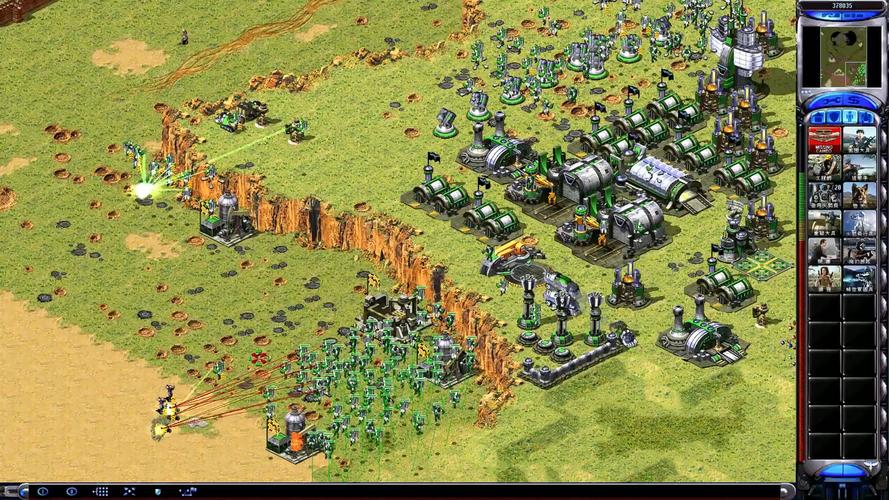The height and width of the screenshot is (500, 889).
Task: Click the radar minimap
Action: (x=841, y=52)
